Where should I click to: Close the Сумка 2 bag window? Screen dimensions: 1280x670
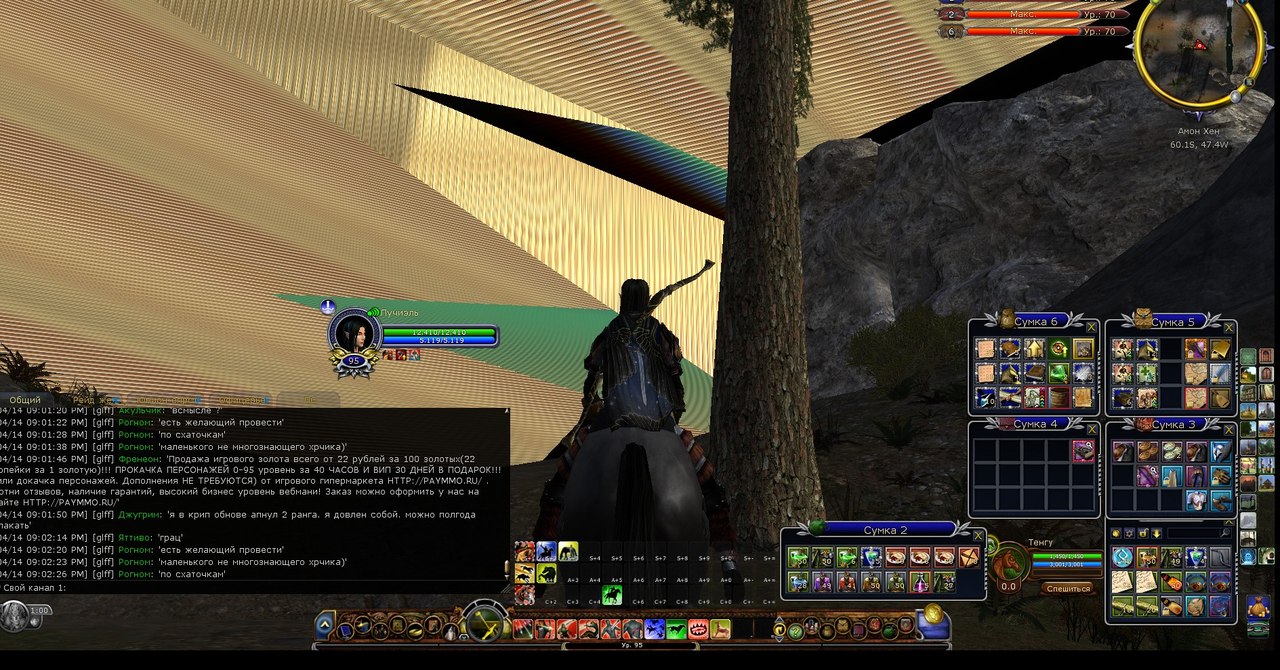tap(978, 535)
